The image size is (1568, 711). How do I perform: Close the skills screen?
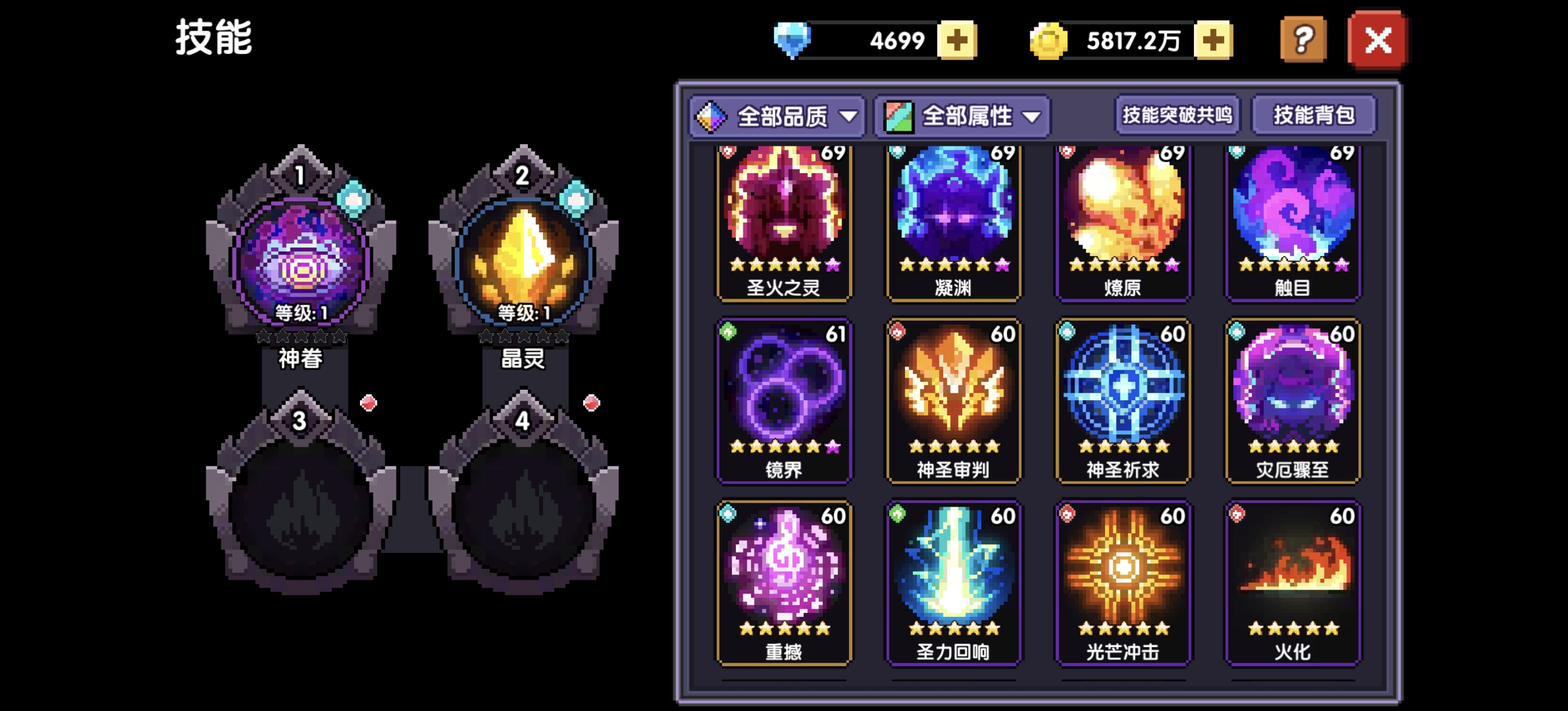coord(1378,40)
